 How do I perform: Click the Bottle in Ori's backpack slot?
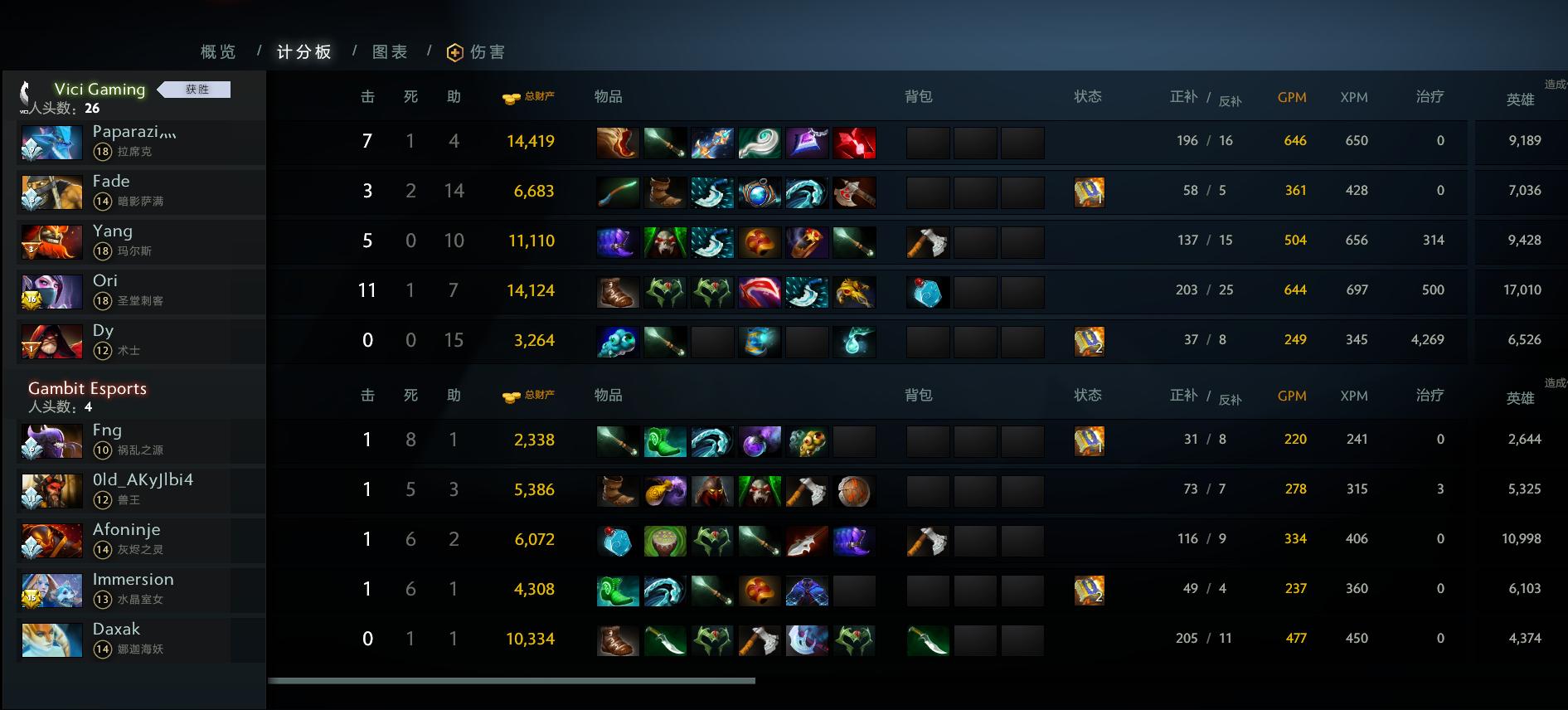pyautogui.click(x=928, y=291)
